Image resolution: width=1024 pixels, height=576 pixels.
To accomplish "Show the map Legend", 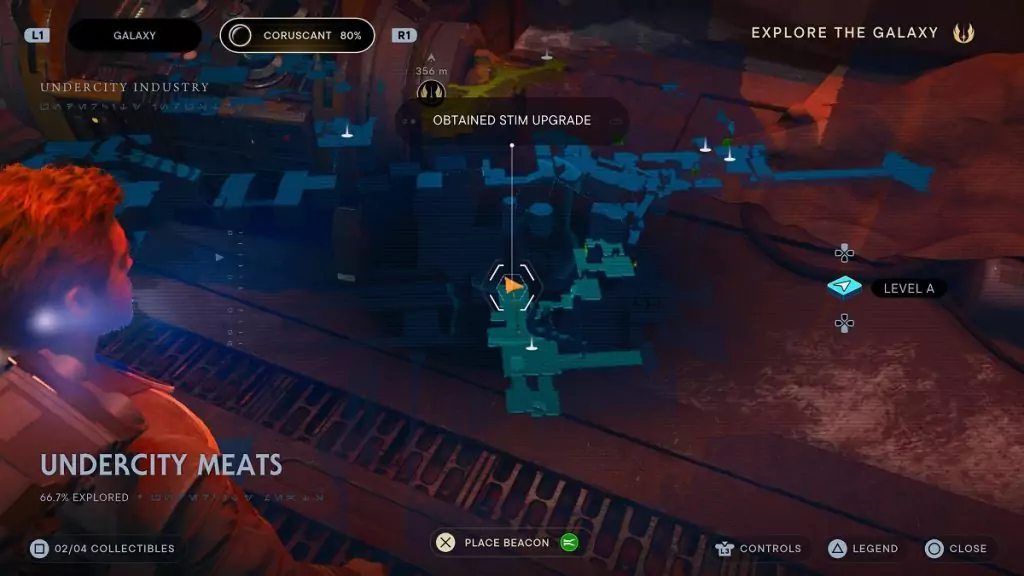I will click(x=862, y=548).
